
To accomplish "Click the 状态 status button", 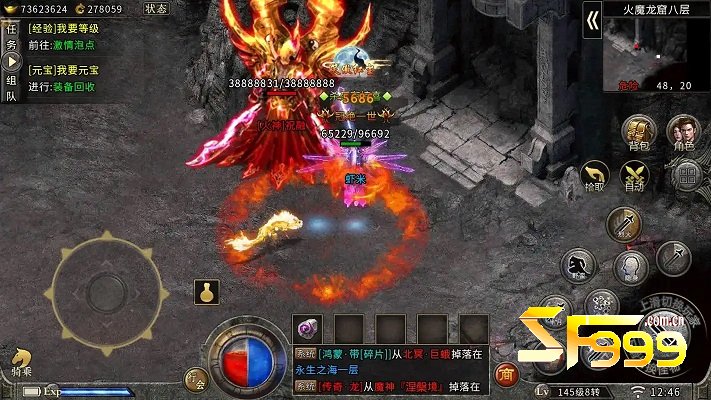I will pos(156,8).
